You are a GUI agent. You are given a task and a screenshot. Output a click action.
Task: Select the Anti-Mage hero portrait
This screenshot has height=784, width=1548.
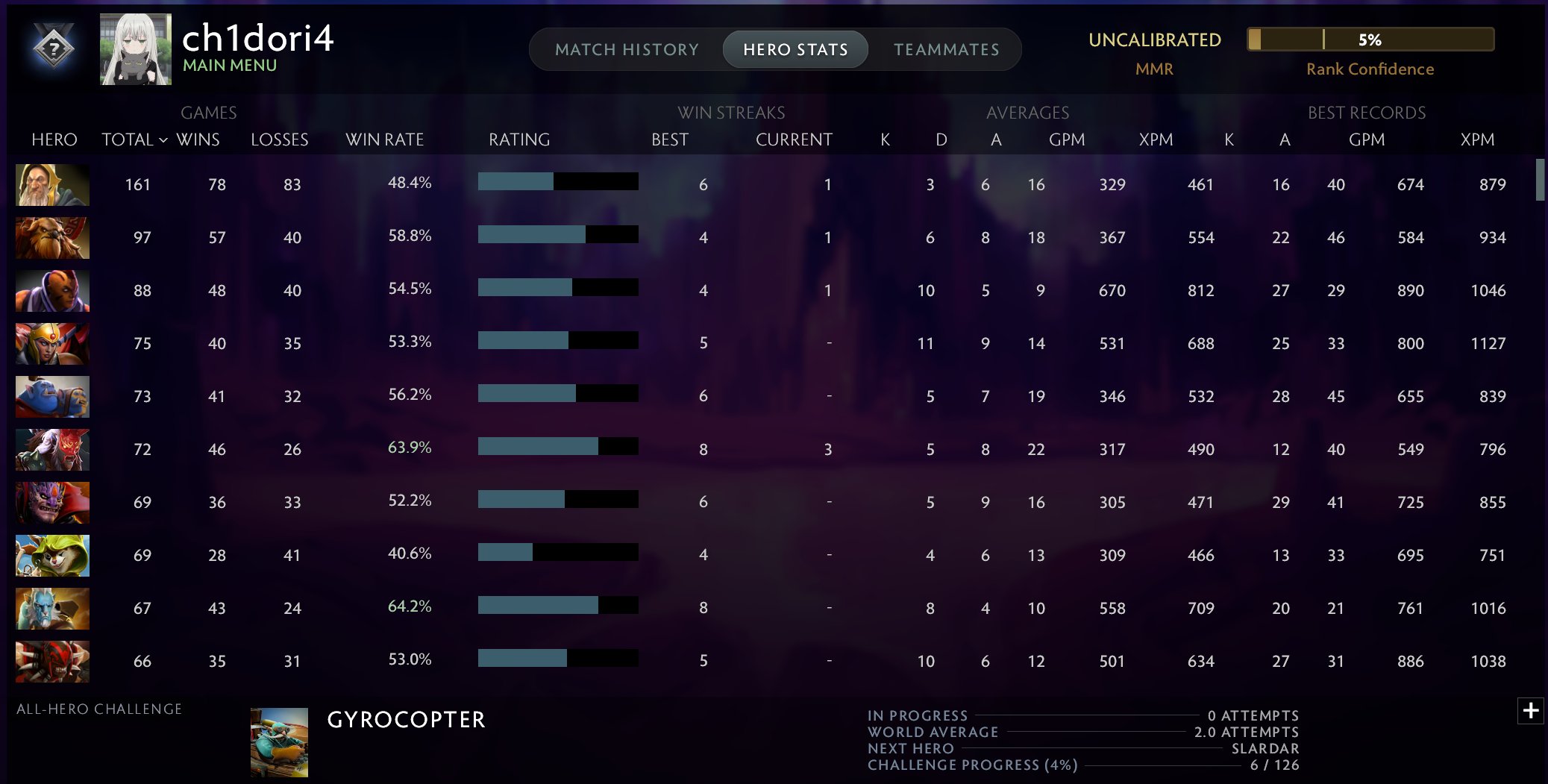pyautogui.click(x=51, y=291)
